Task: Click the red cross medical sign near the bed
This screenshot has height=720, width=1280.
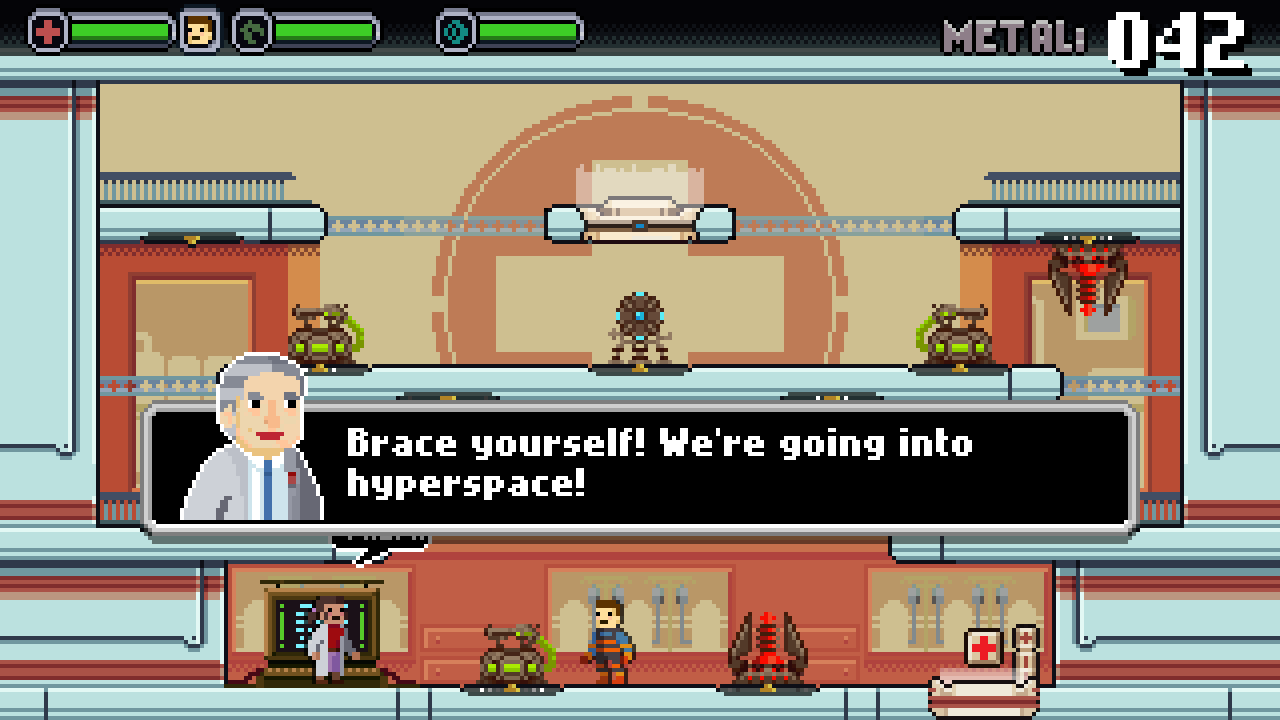Action: (x=983, y=646)
